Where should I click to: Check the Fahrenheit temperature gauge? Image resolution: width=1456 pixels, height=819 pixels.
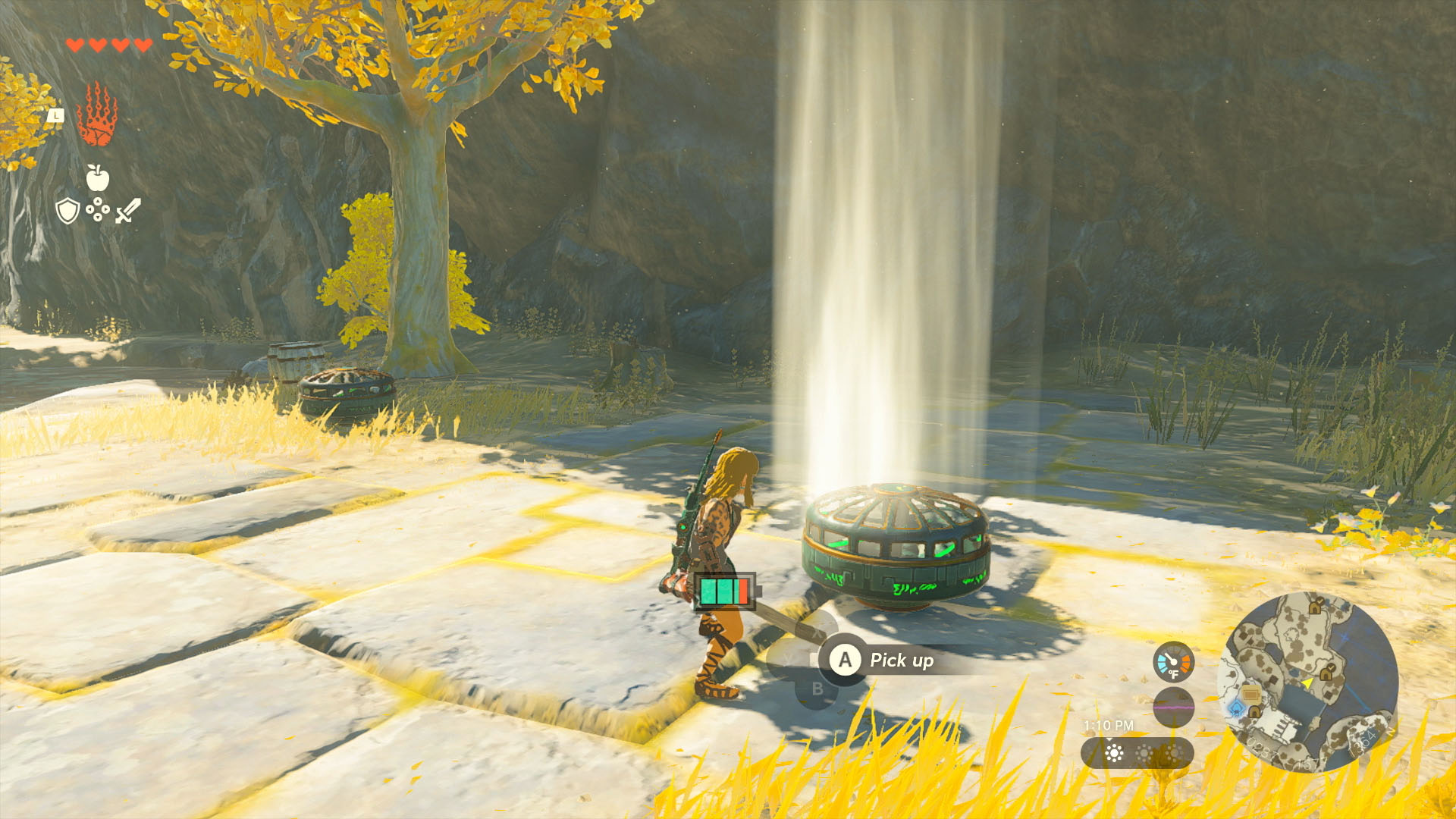click(1173, 661)
